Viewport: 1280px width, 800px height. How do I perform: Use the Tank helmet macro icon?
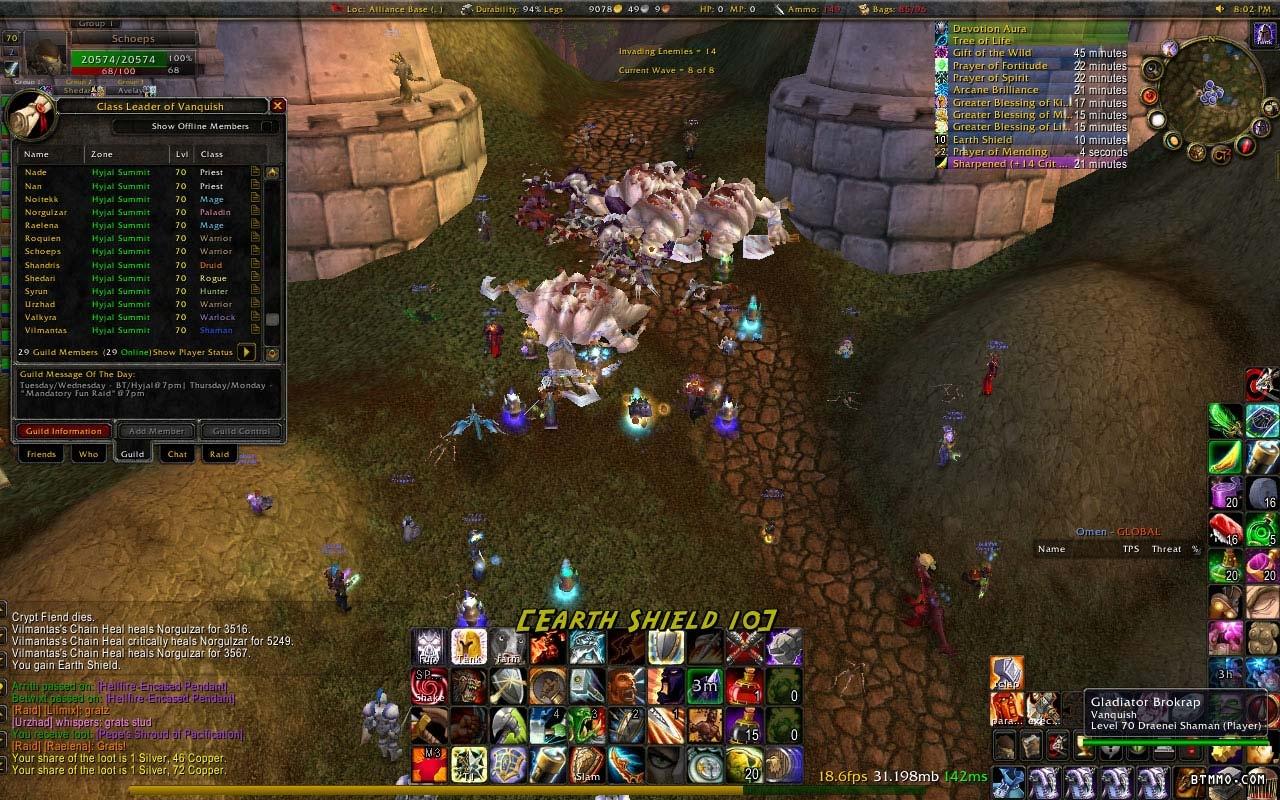pyautogui.click(x=468, y=646)
